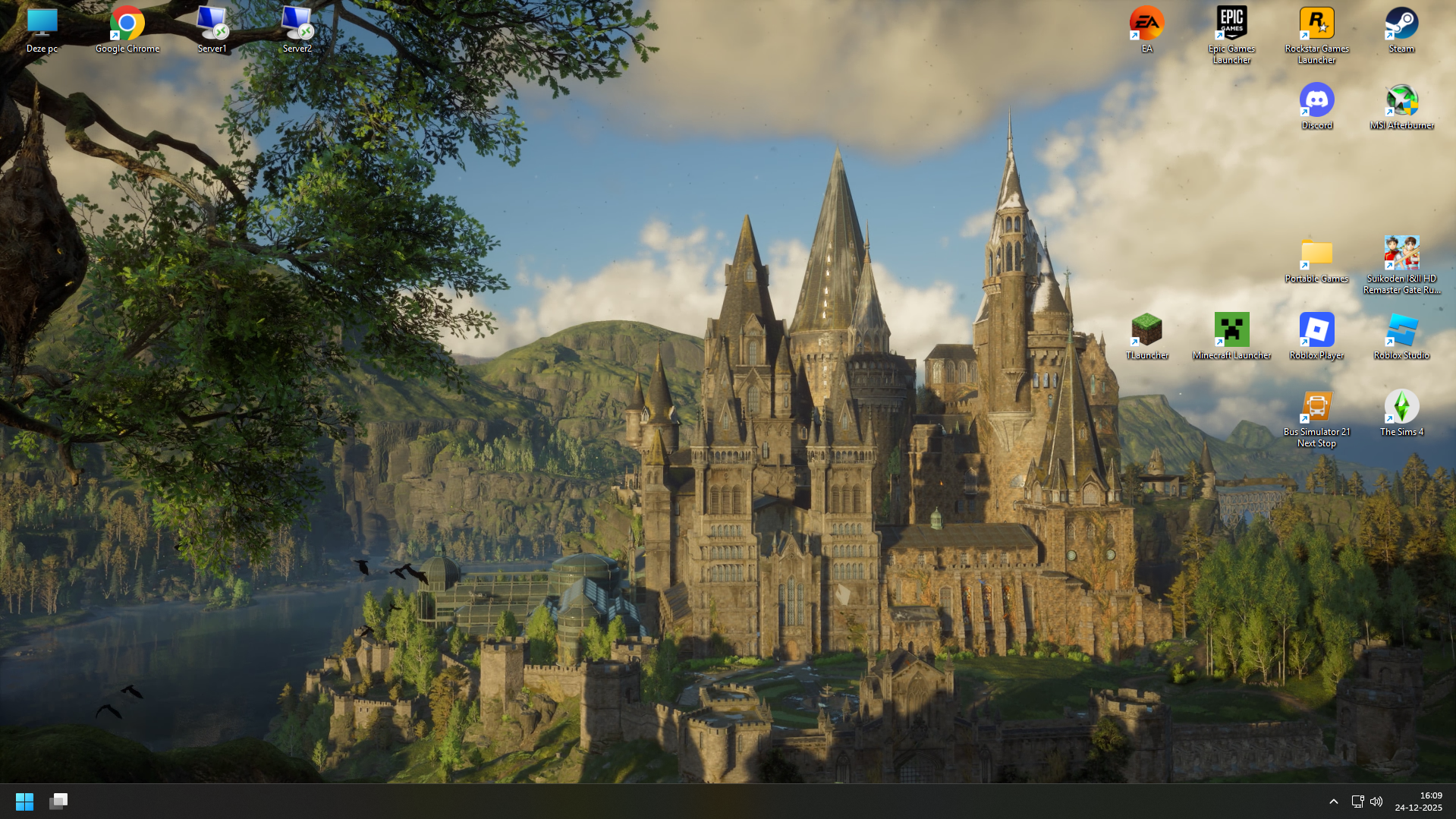Click the Discord desktop icon
Viewport: 1456px width, 819px height.
[x=1316, y=101]
